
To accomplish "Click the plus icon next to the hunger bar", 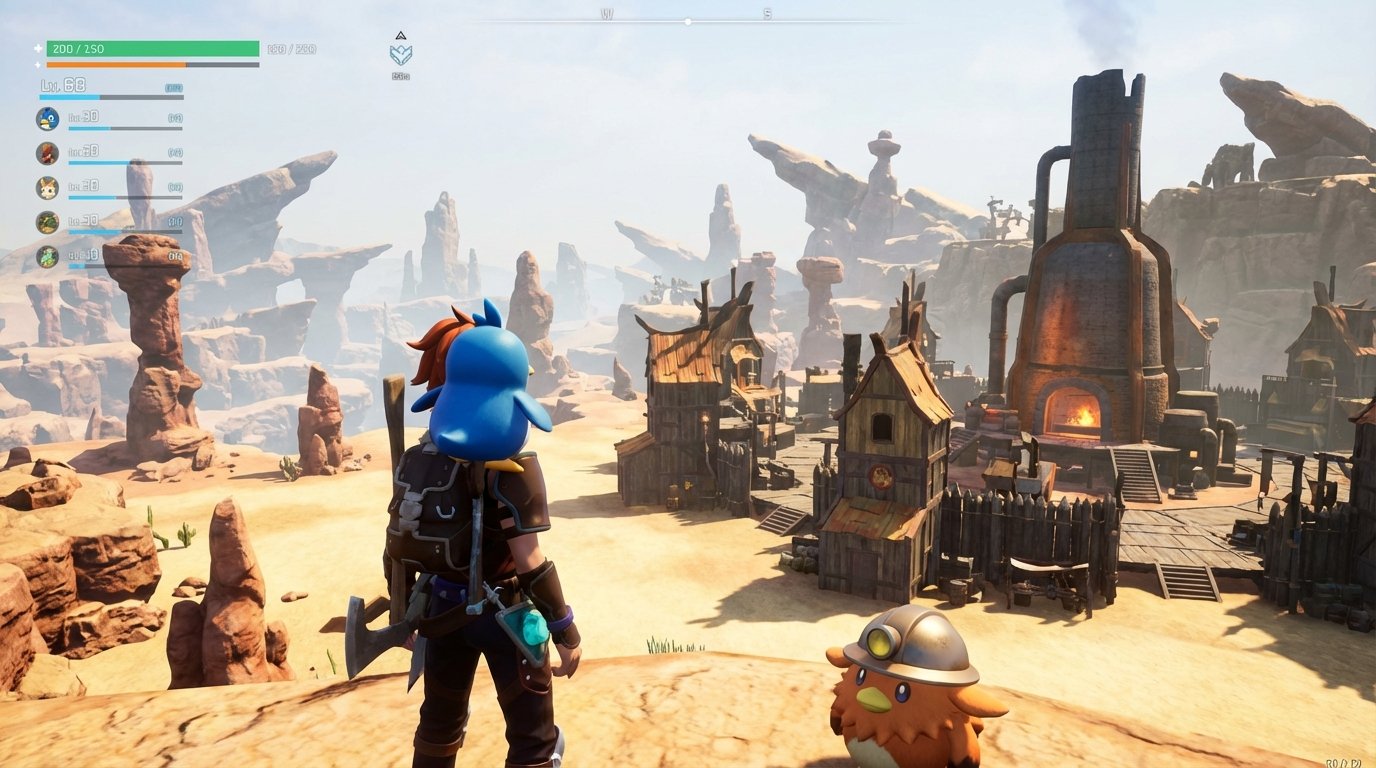I will [x=37, y=64].
